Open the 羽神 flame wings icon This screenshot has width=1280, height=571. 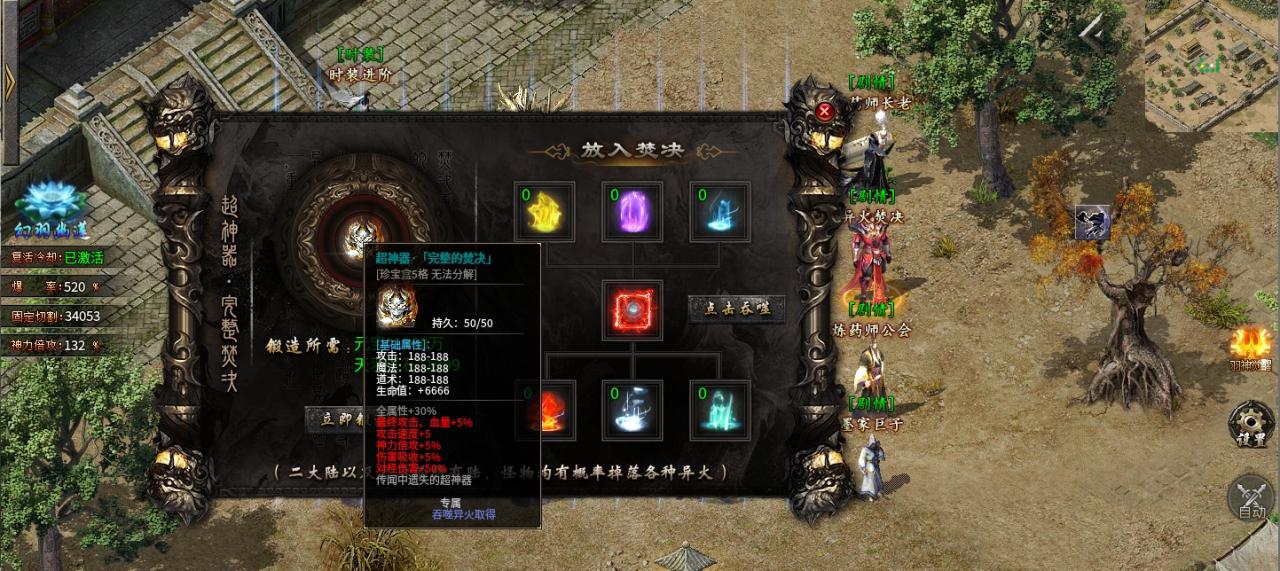pyautogui.click(x=1252, y=346)
